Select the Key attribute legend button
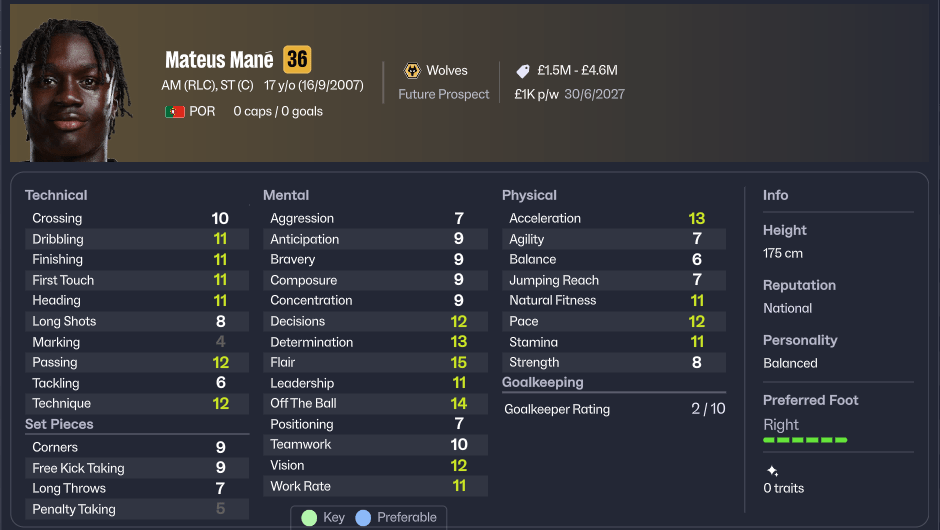Screen dimensions: 940x530 [323, 517]
